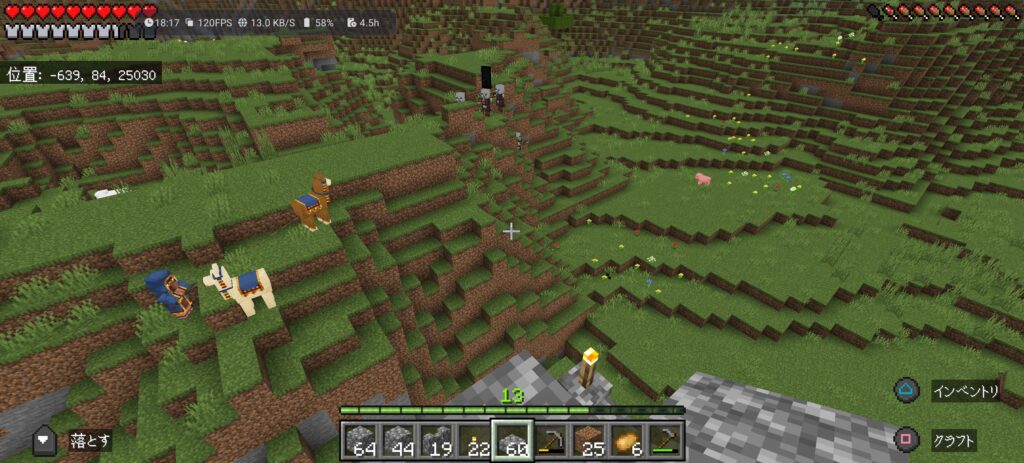Select the dirt block stack of 25
Screen dimensions: 1024x463
pyautogui.click(x=588, y=440)
